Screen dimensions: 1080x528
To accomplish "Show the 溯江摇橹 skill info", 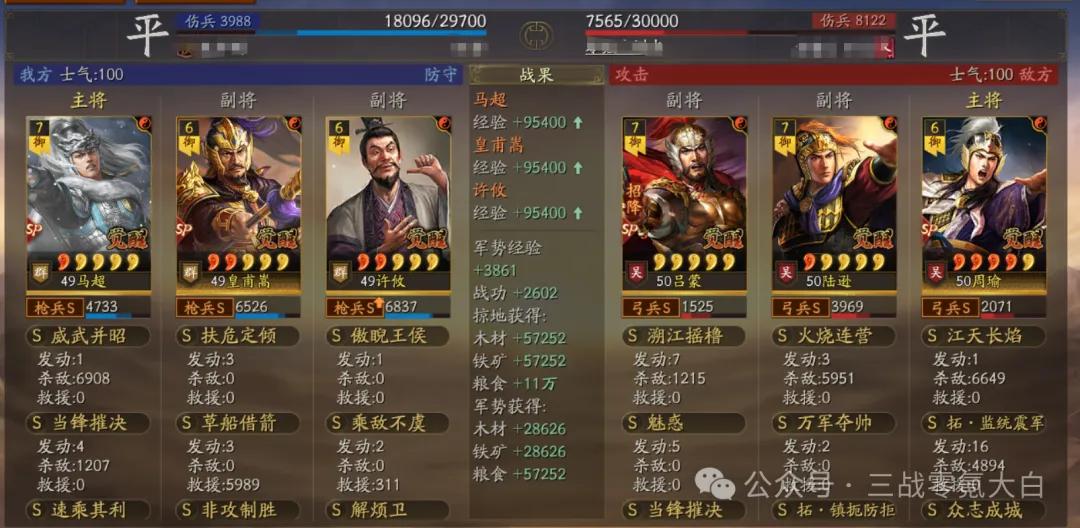I will pos(684,336).
